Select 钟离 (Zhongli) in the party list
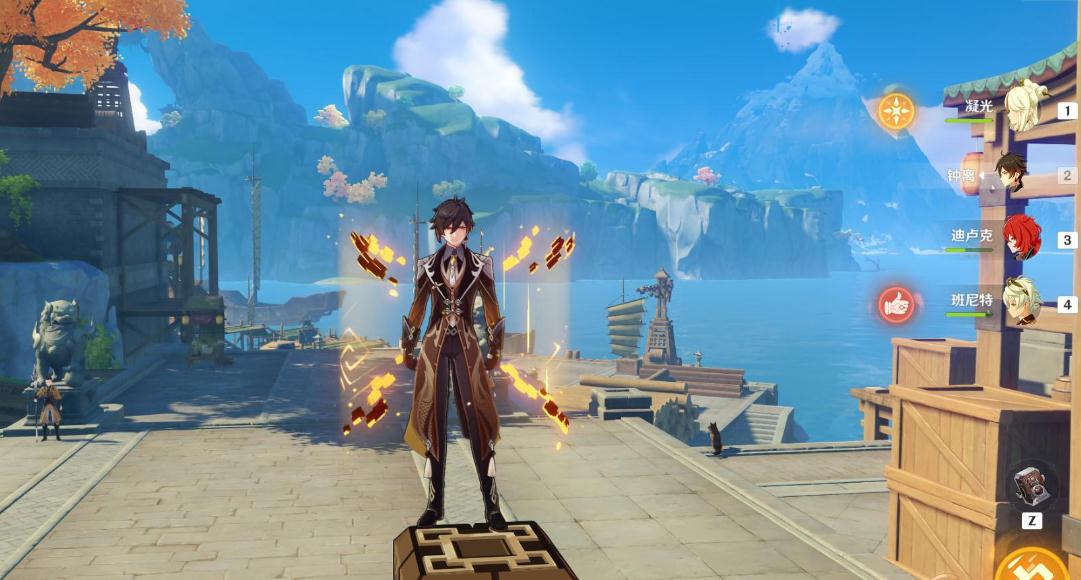 (1011, 173)
